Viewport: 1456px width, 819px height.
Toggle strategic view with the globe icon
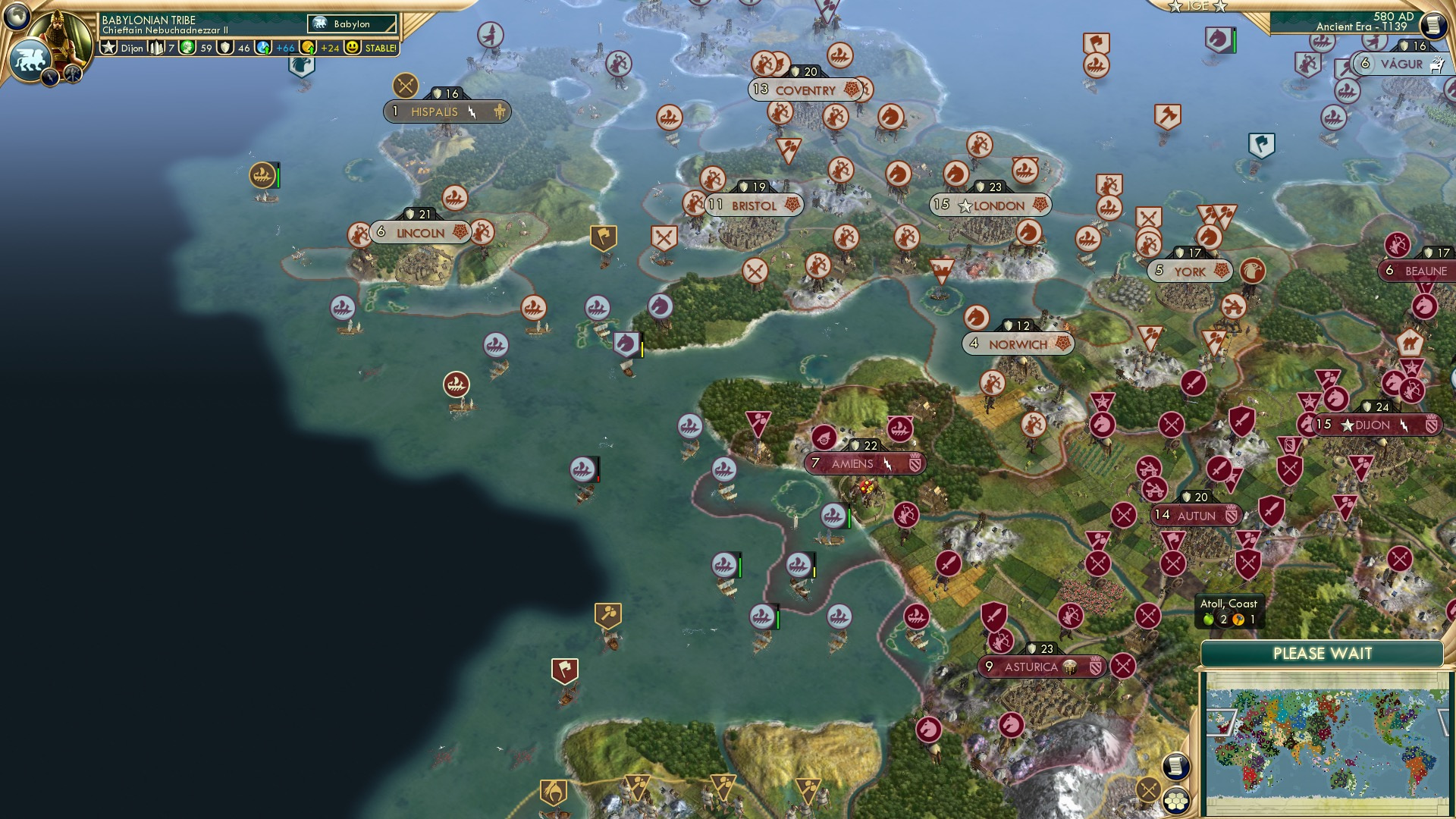[x=15, y=15]
